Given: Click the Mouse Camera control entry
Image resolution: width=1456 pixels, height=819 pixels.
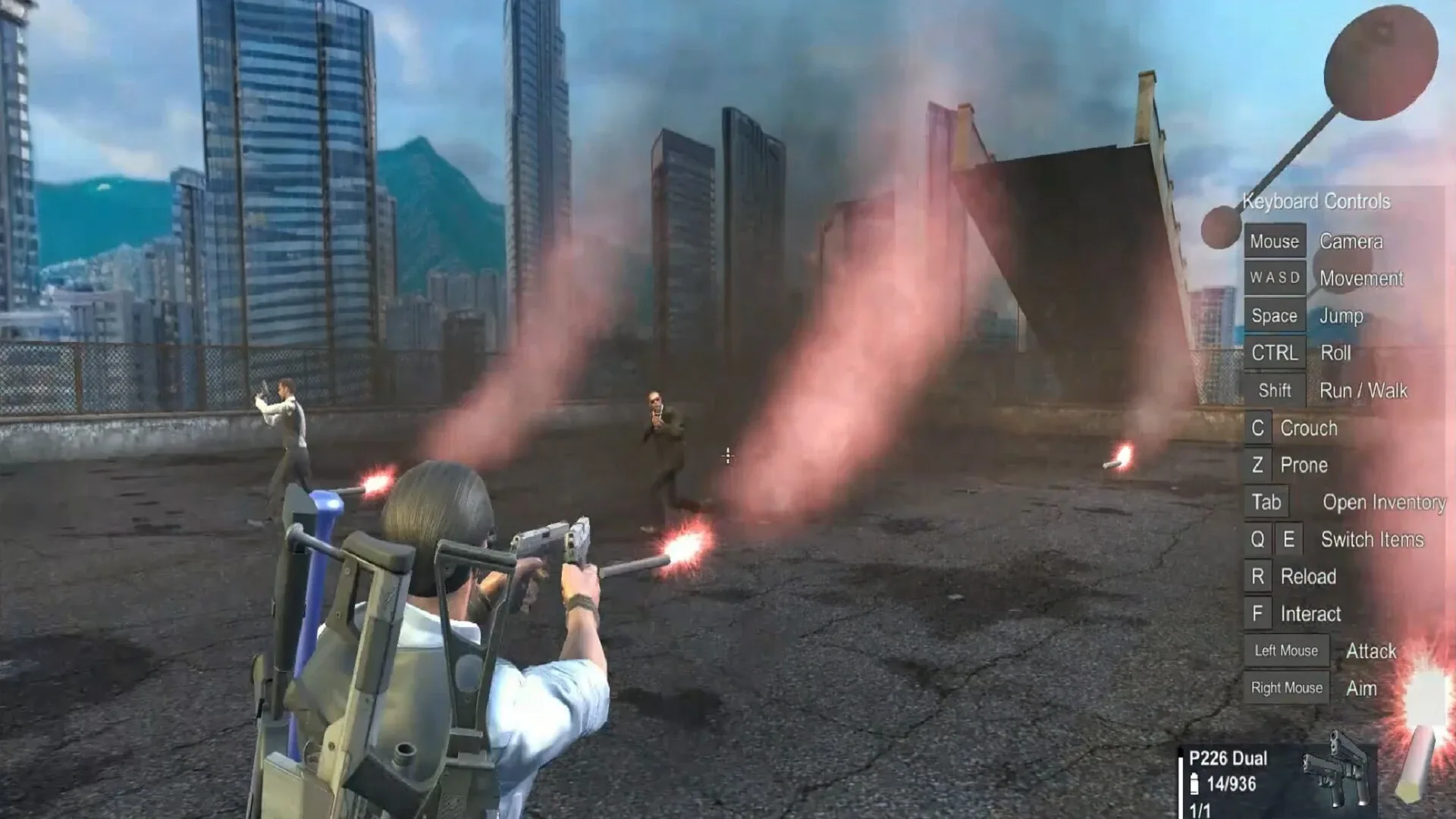Looking at the screenshot, I should (x=1276, y=241).
